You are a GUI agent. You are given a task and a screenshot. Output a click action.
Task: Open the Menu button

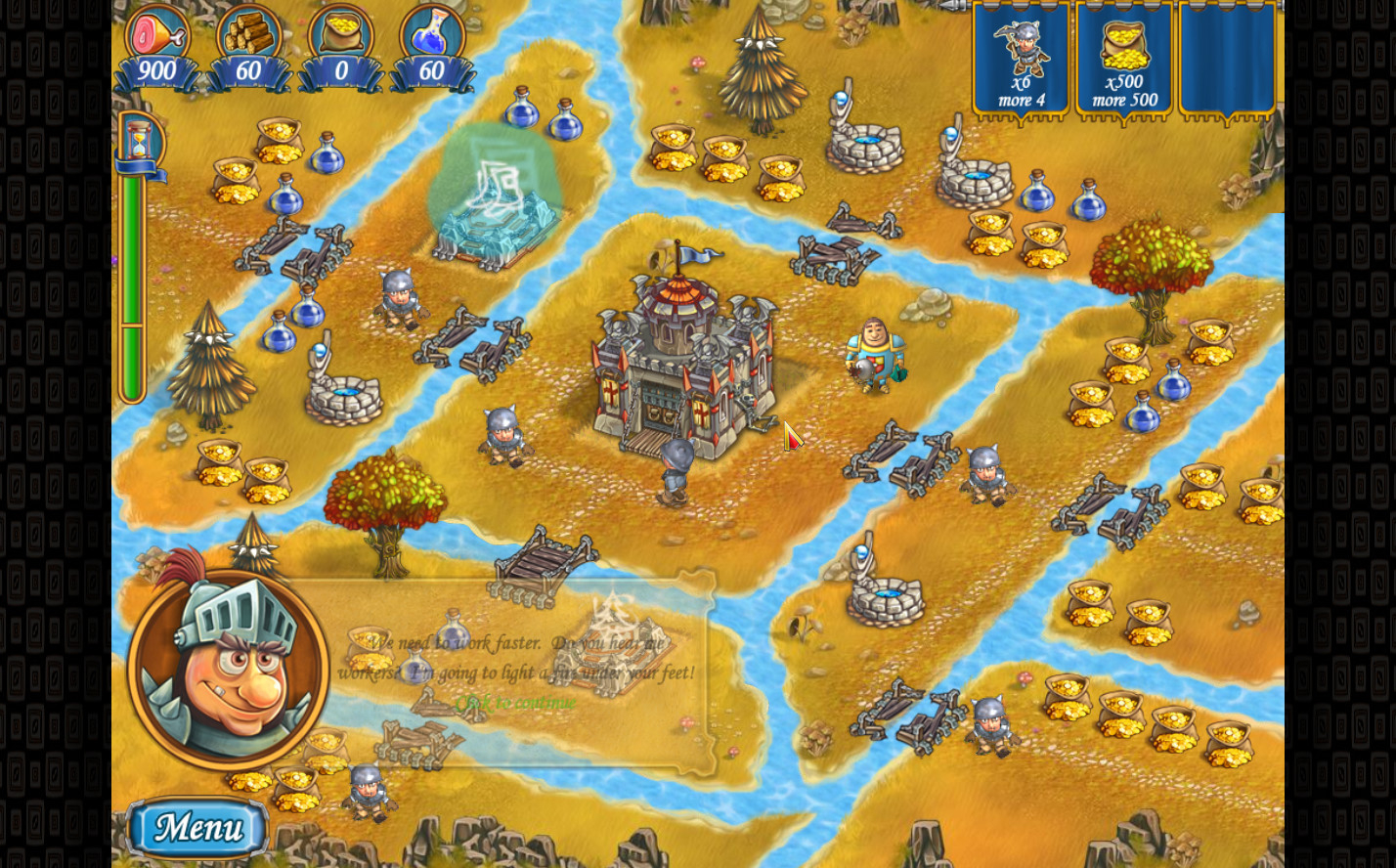point(198,828)
